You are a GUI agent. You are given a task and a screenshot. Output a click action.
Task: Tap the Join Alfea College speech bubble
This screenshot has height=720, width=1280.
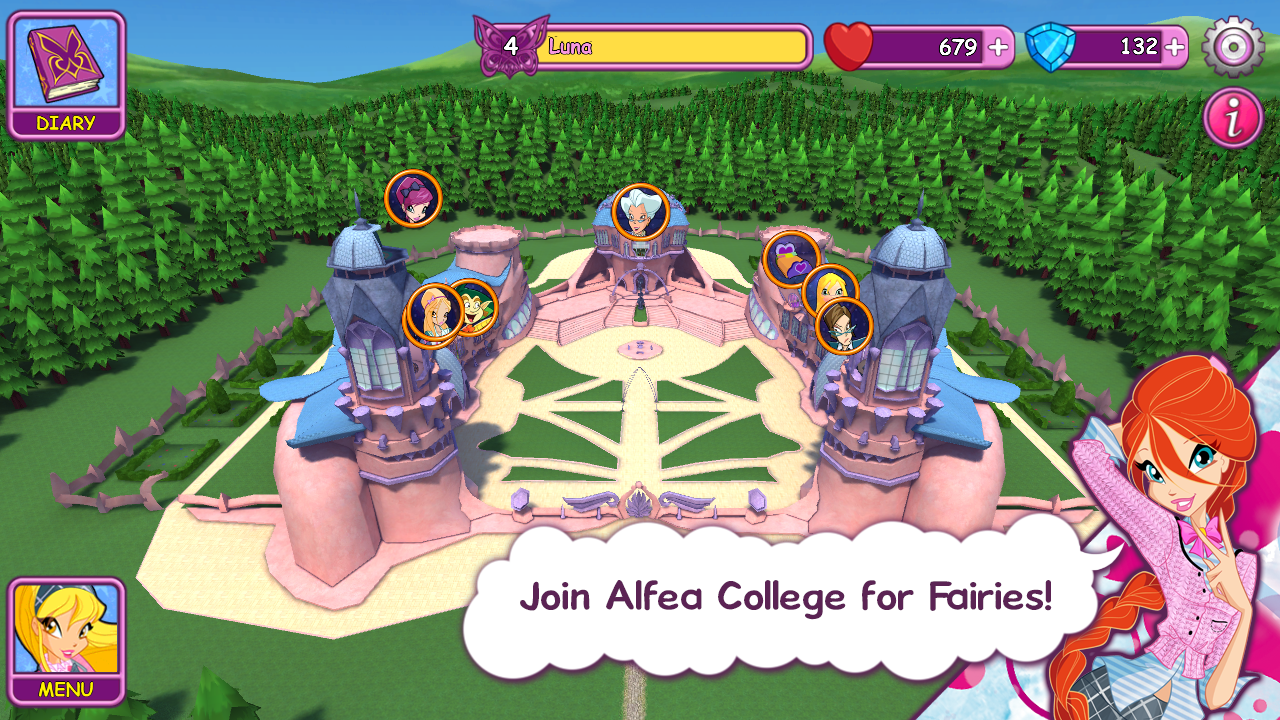click(x=784, y=597)
